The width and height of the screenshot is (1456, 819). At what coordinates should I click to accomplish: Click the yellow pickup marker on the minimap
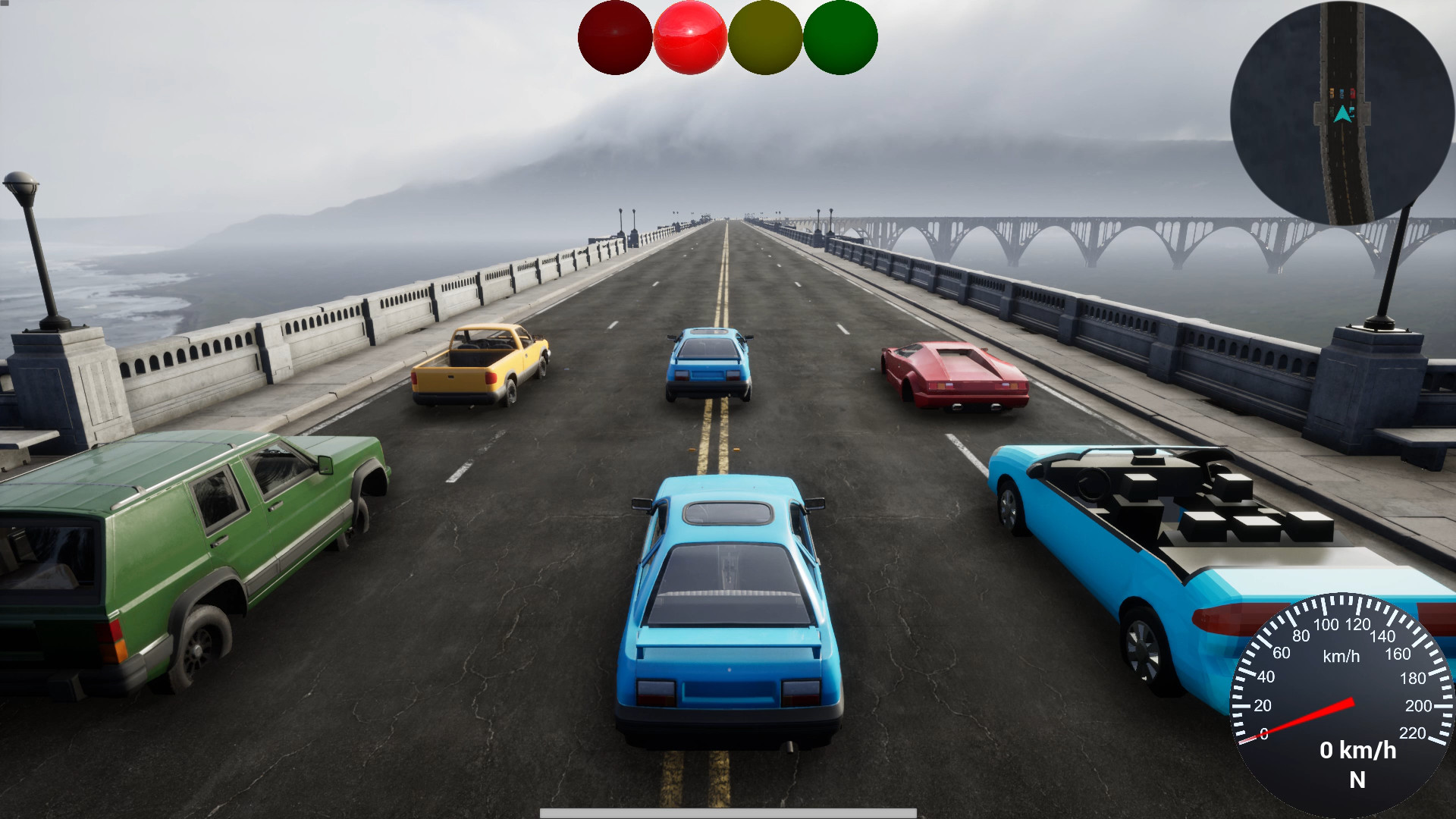tap(1332, 93)
